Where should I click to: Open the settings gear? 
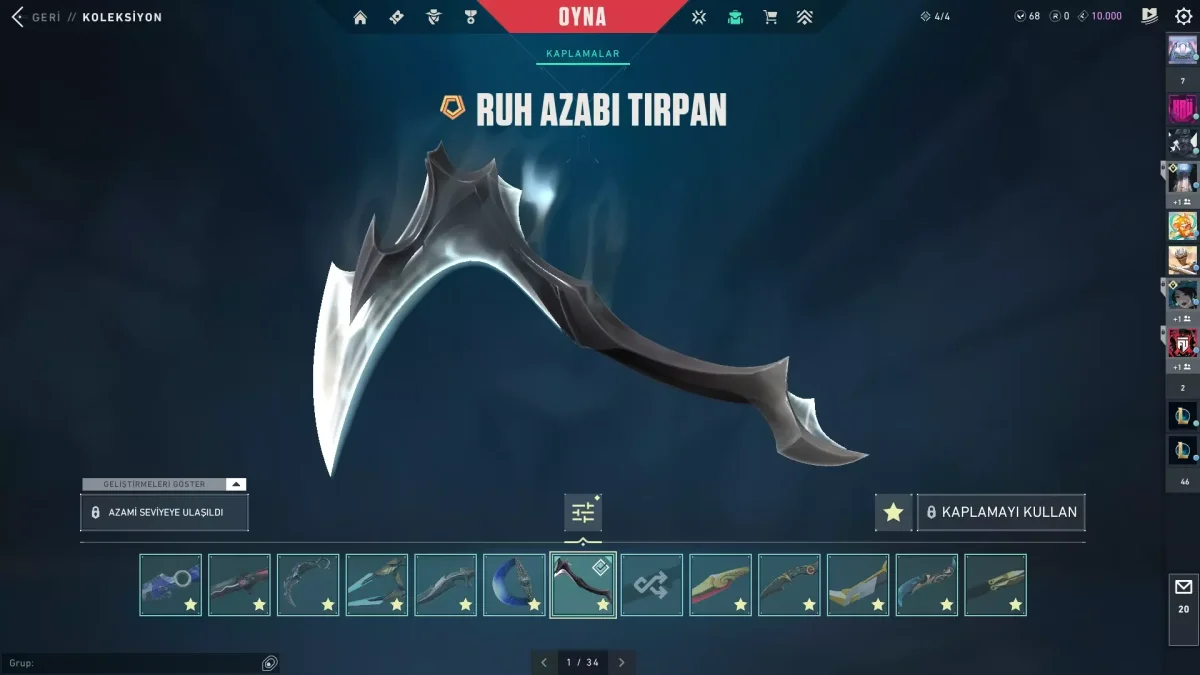coord(1183,17)
